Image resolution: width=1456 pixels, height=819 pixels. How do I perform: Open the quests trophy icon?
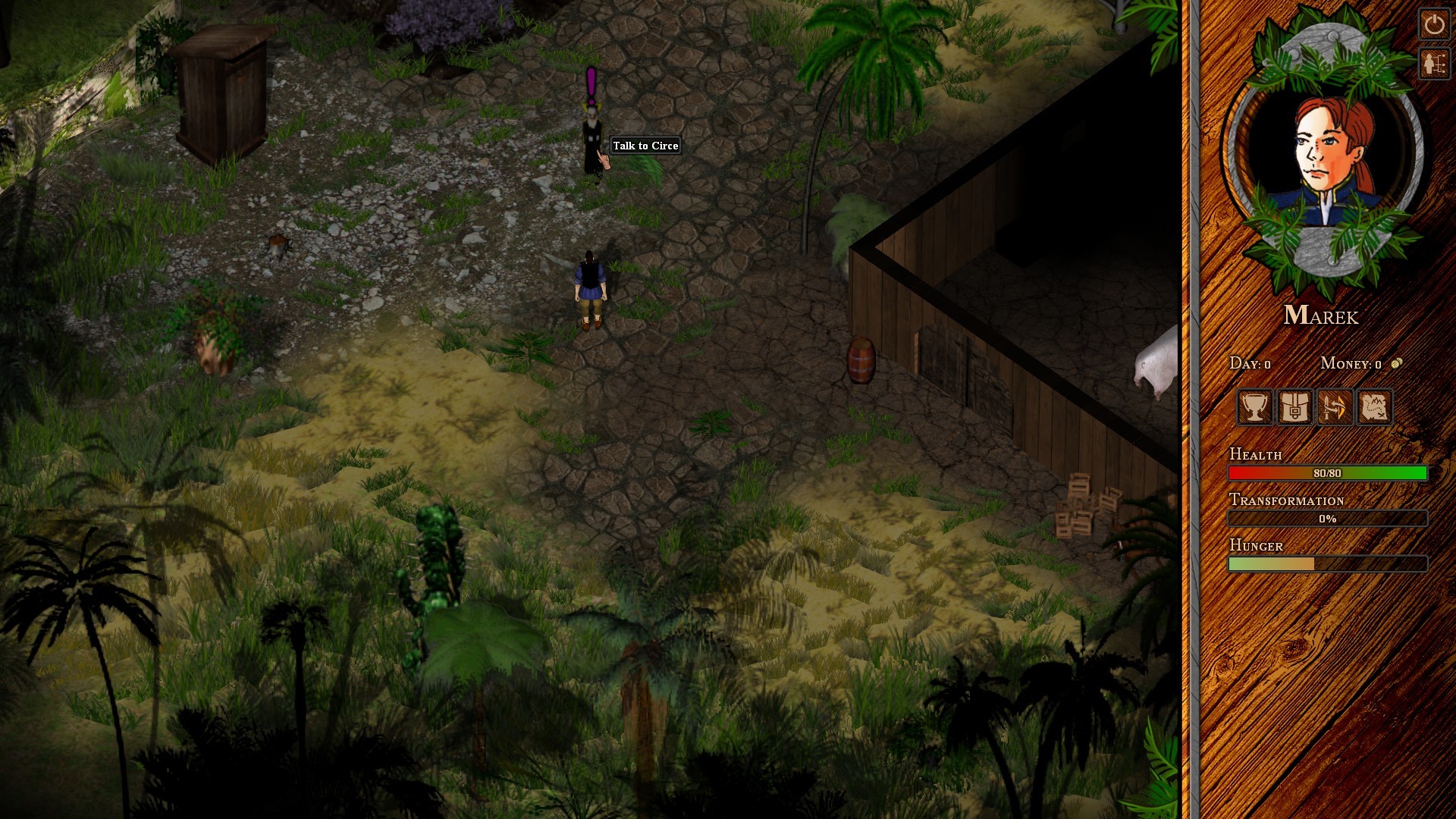point(1255,408)
